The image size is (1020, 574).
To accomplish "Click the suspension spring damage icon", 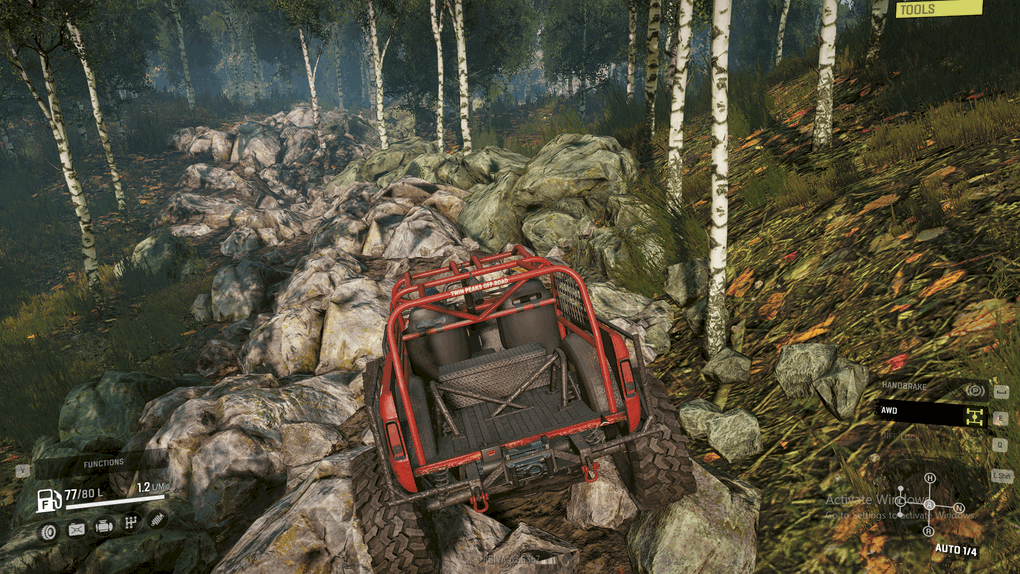I will coord(157,519).
